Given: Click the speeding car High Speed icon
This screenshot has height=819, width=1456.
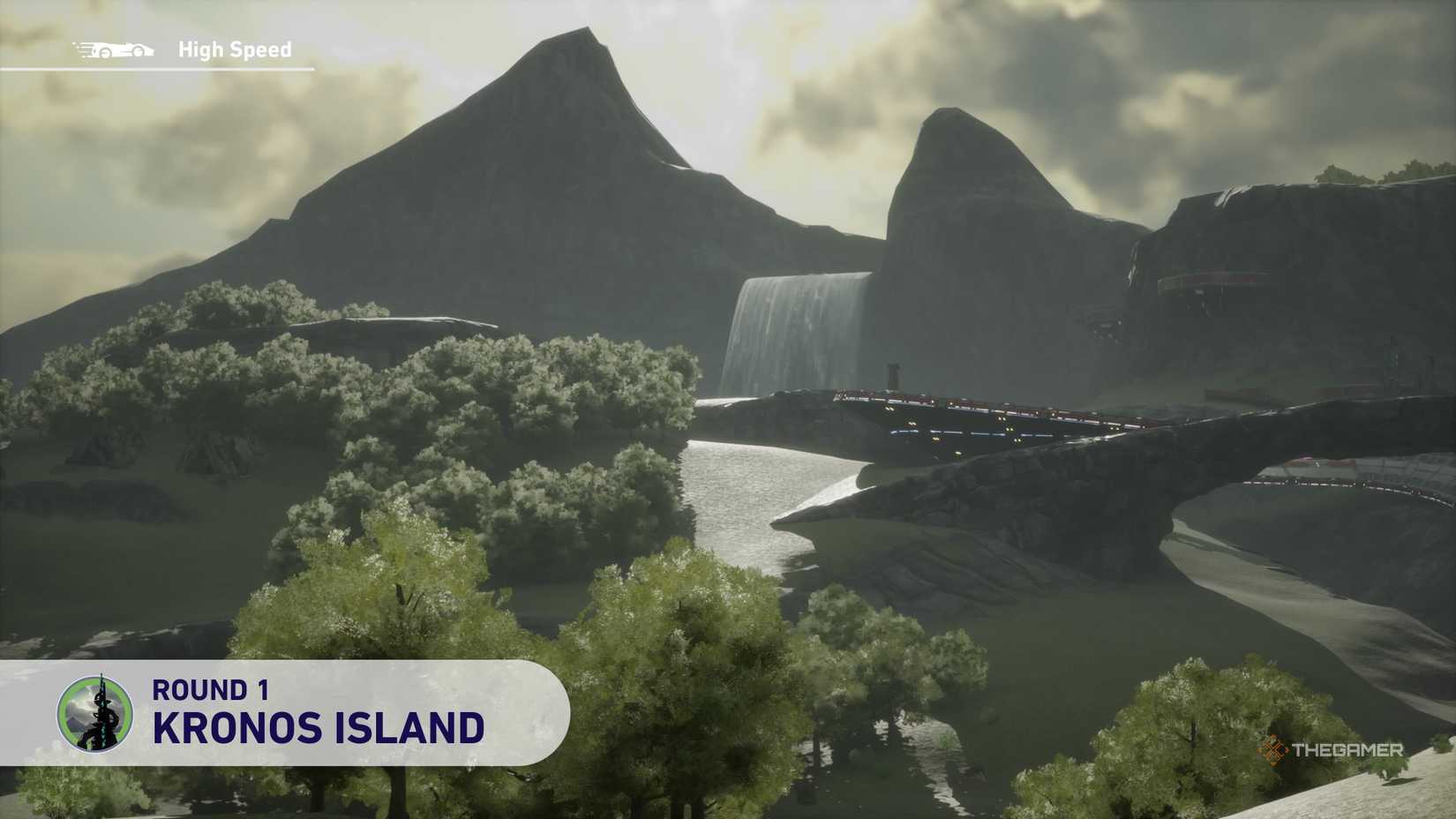Looking at the screenshot, I should click(115, 49).
